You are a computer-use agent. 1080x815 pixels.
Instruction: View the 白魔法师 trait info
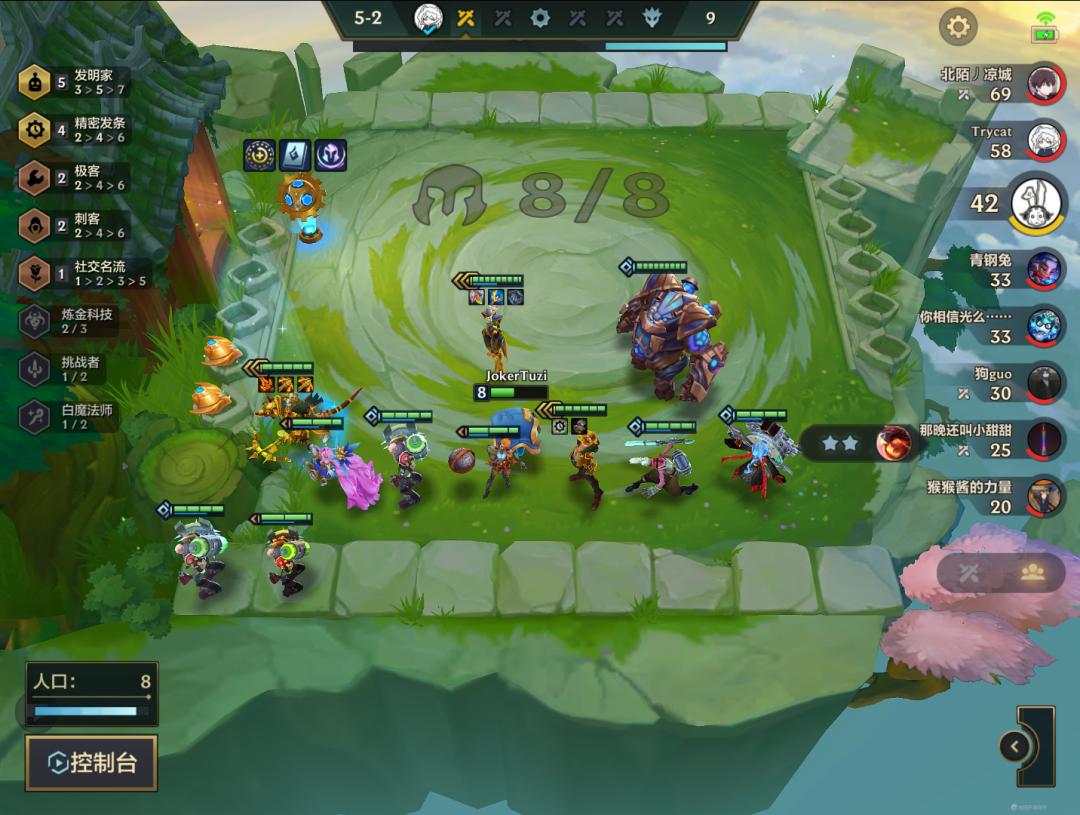pyautogui.click(x=70, y=416)
